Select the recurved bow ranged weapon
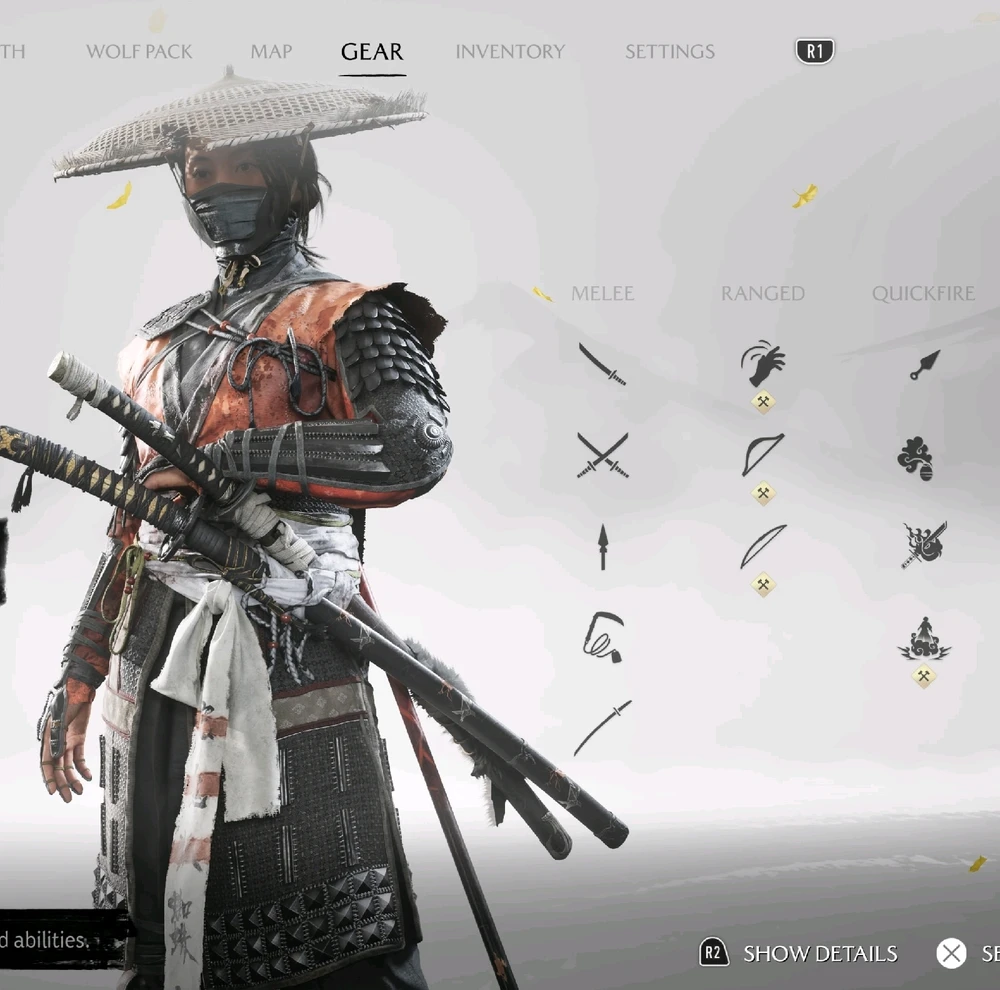 pos(763,455)
